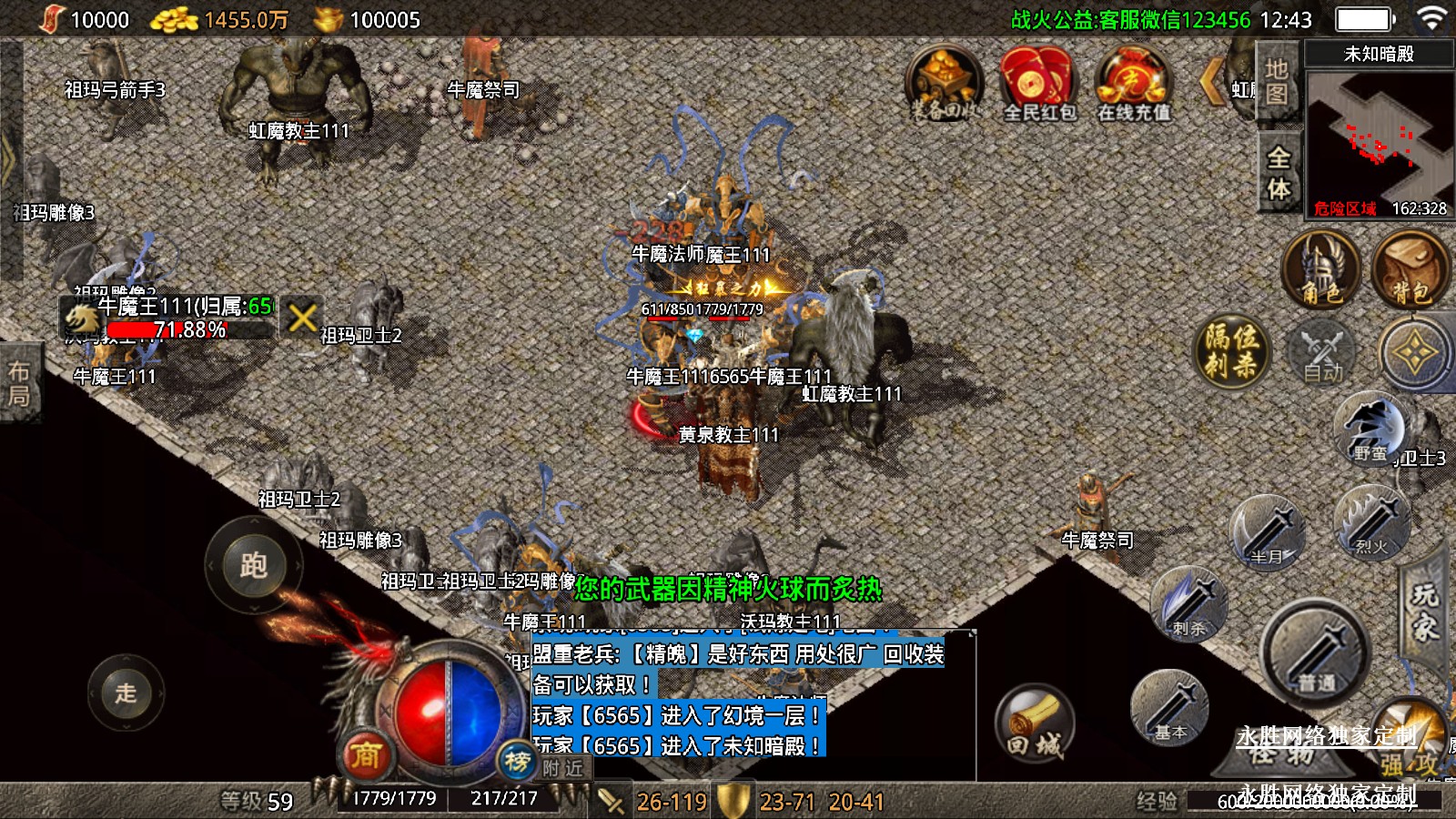Toggle 自动 auto-combat
Image resolution: width=1456 pixels, height=819 pixels.
1322,353
